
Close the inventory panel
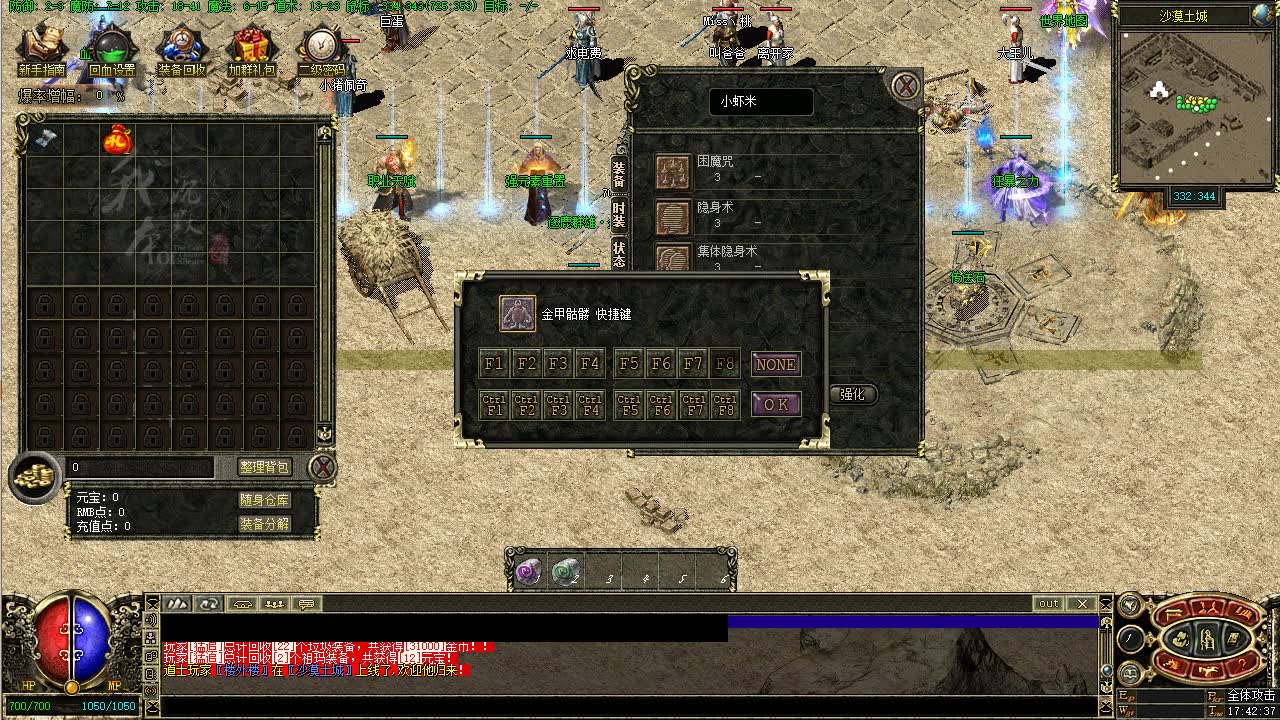(x=321, y=467)
